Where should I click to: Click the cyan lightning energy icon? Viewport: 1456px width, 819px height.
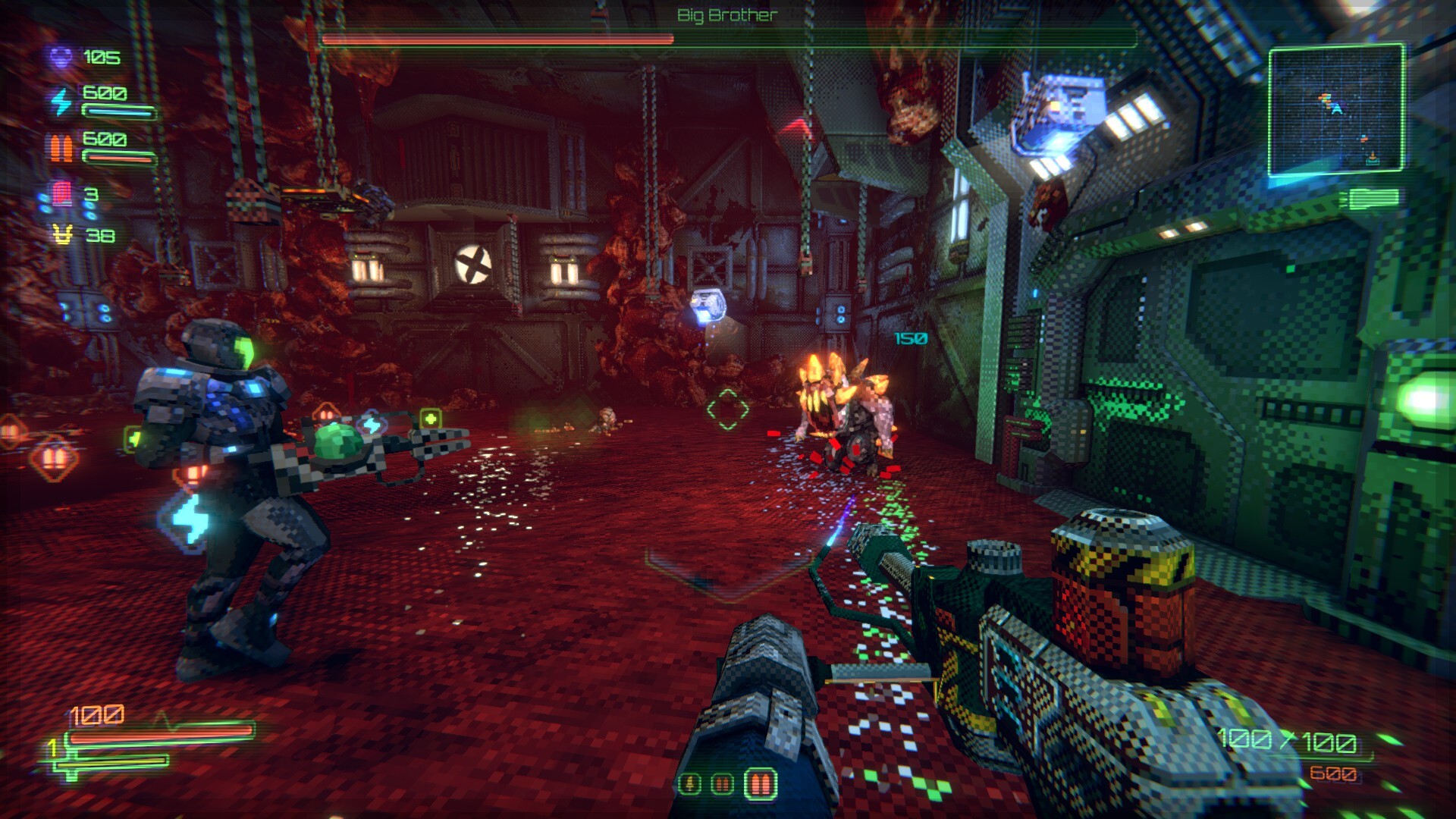pos(61,101)
